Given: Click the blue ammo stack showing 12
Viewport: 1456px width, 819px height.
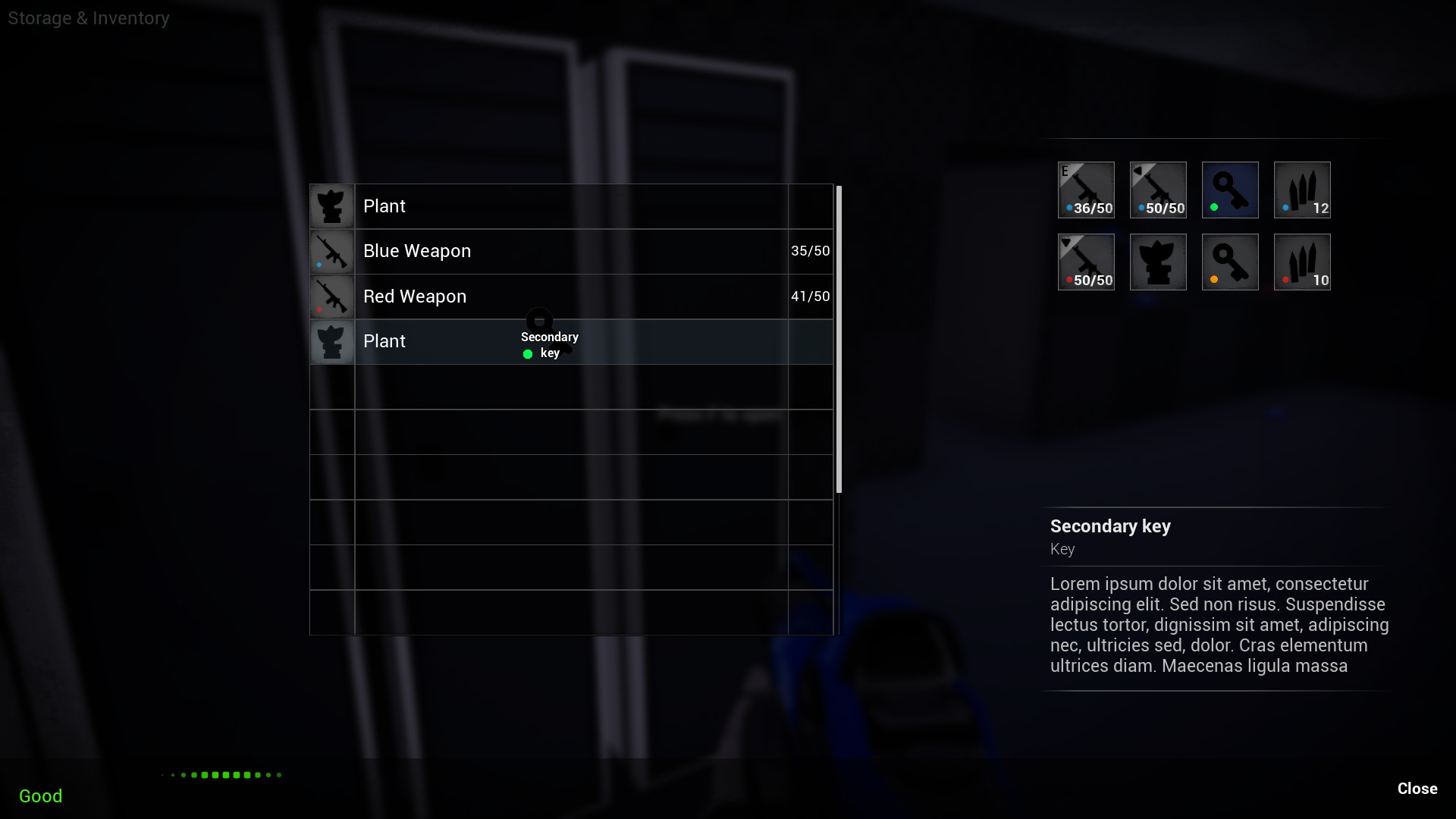Looking at the screenshot, I should pyautogui.click(x=1302, y=190).
